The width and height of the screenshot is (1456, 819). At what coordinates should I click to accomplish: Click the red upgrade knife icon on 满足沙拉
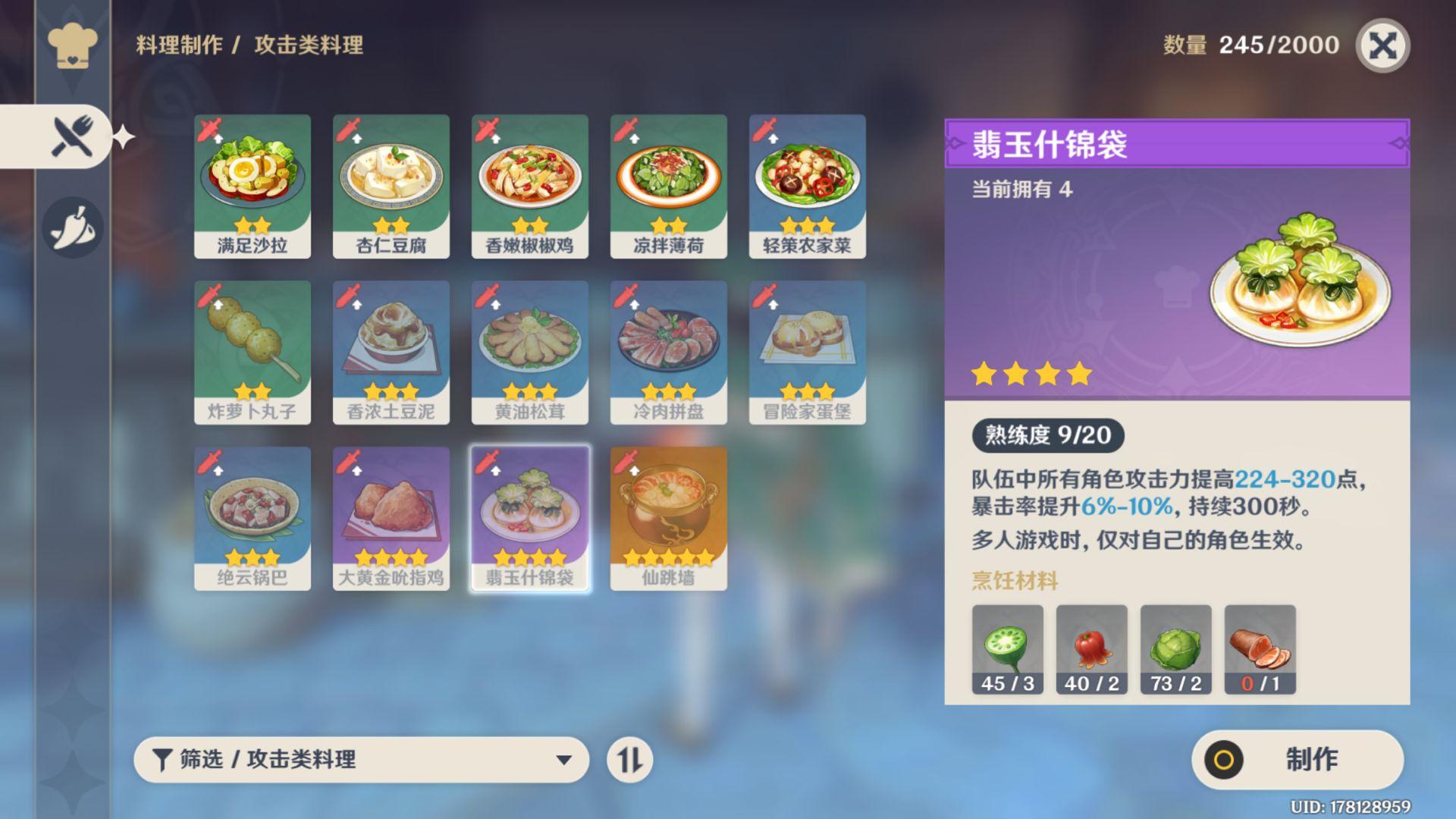(206, 130)
